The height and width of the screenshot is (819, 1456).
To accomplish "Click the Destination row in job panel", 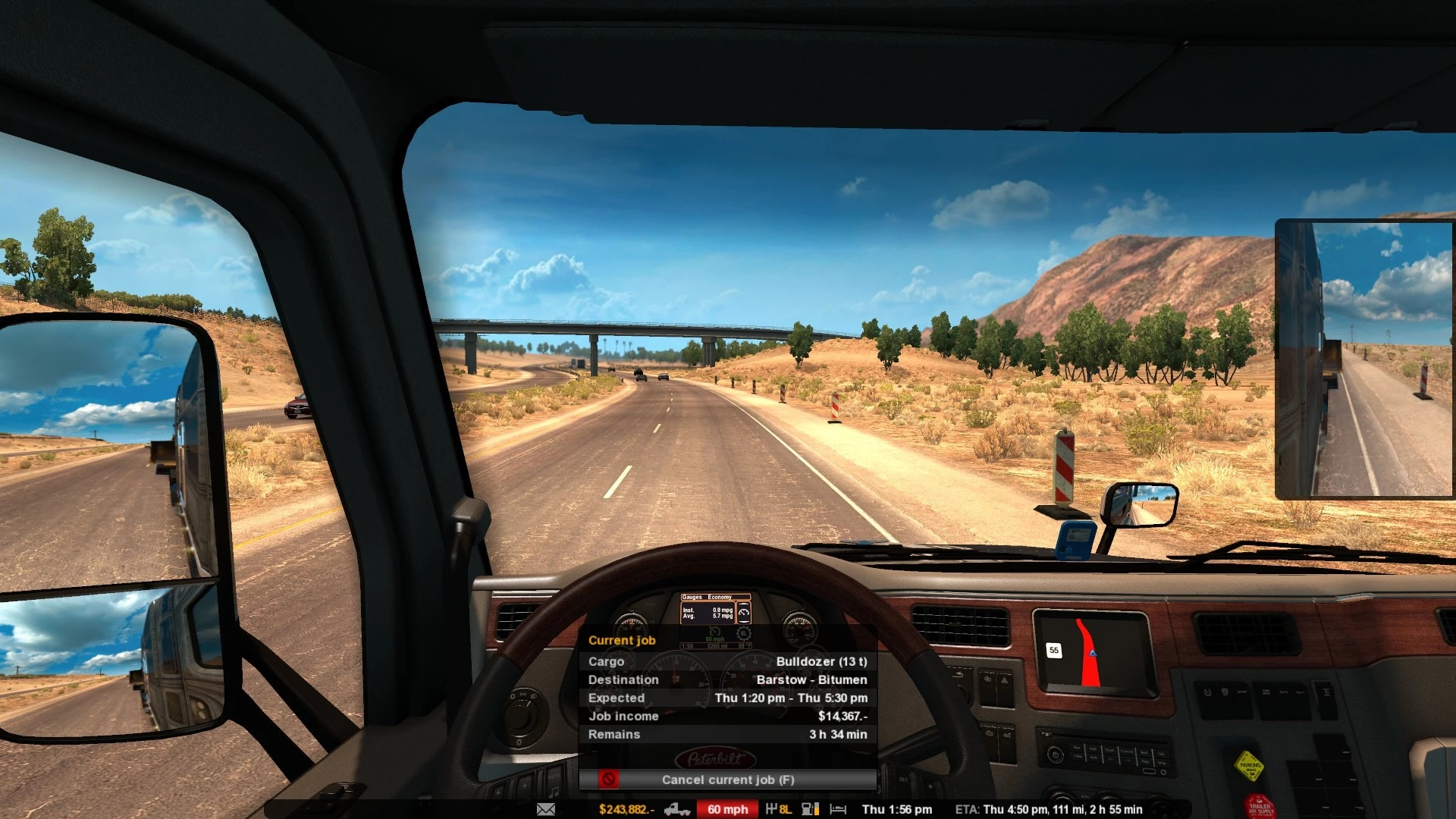I will [727, 679].
